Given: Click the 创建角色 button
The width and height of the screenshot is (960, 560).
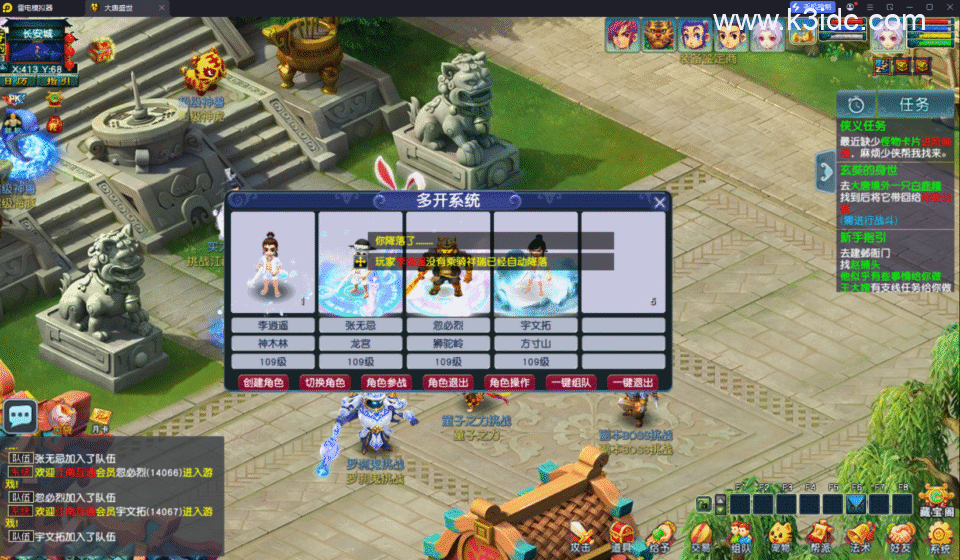Looking at the screenshot, I should pos(263,382).
